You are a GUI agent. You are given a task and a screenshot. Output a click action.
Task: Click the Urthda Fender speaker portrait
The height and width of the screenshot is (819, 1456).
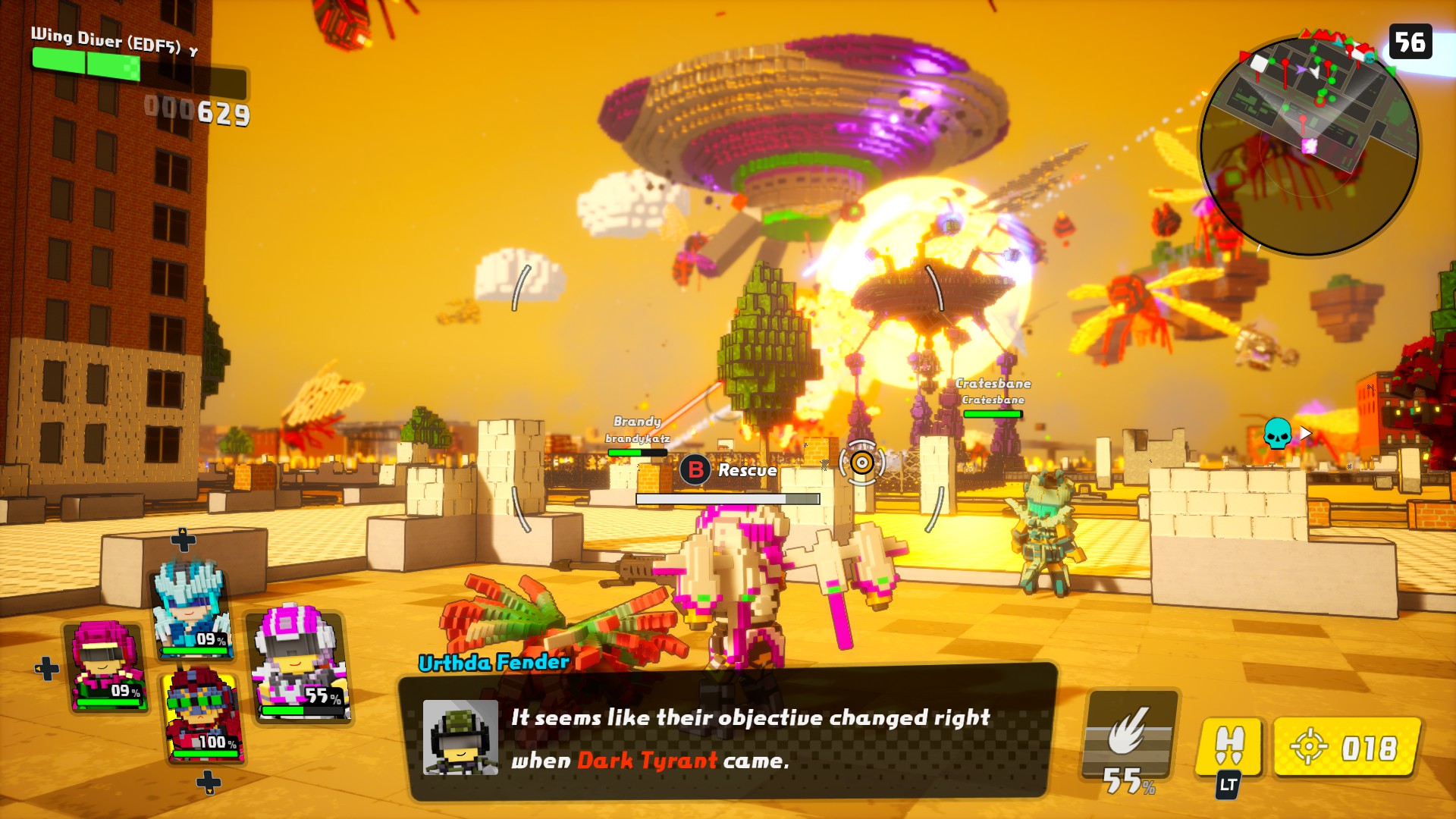coord(460,737)
